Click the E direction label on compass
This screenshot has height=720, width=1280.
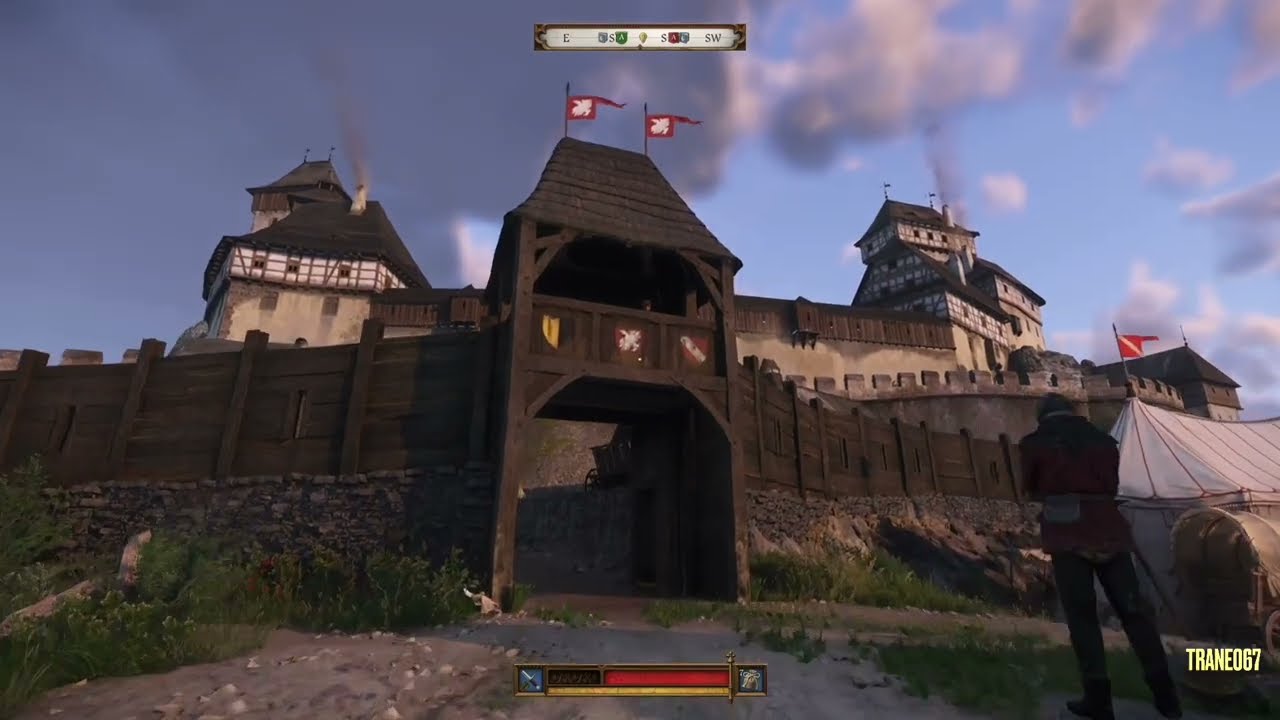pos(566,37)
